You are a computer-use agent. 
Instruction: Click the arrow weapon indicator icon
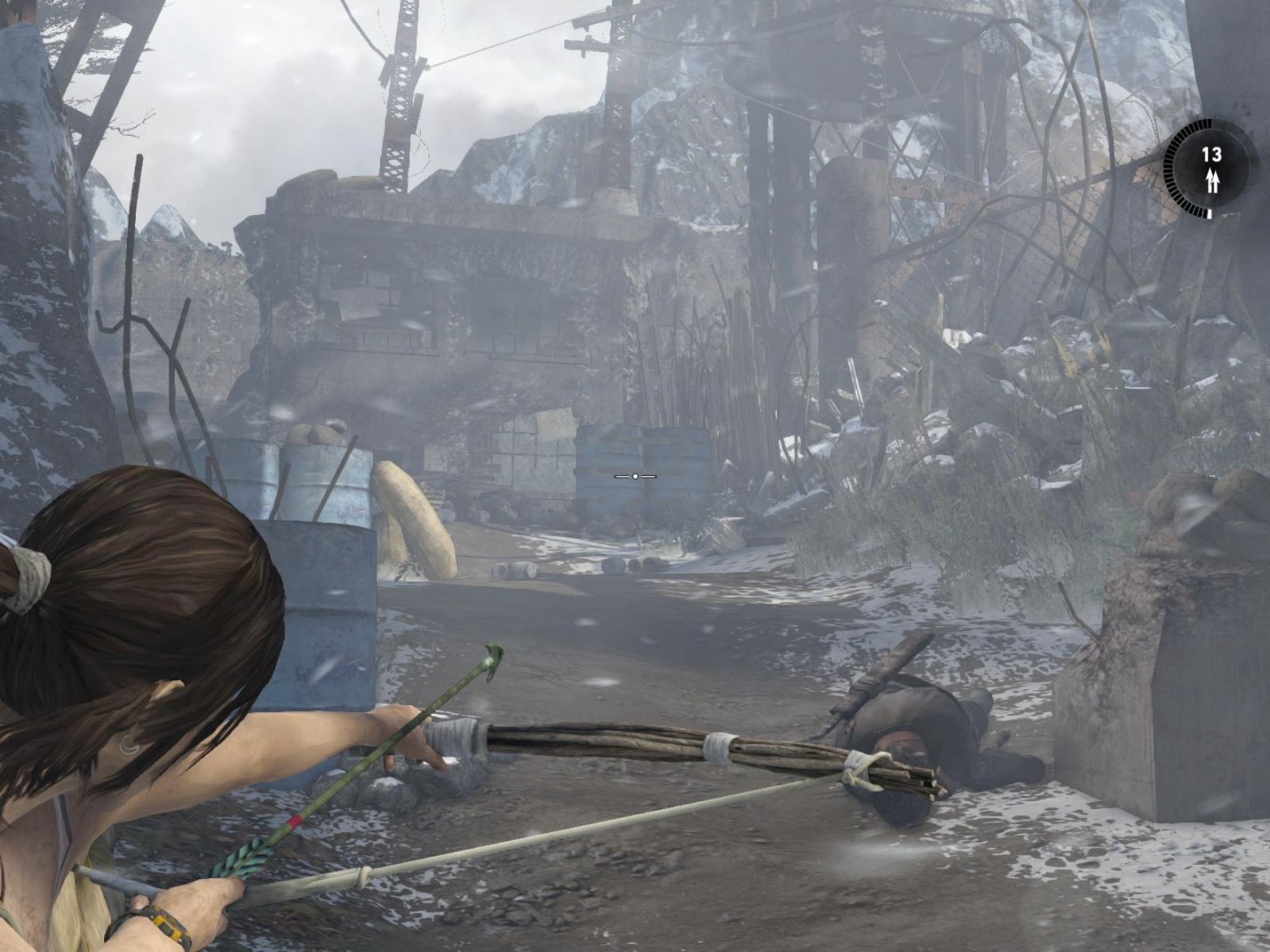[x=1213, y=182]
